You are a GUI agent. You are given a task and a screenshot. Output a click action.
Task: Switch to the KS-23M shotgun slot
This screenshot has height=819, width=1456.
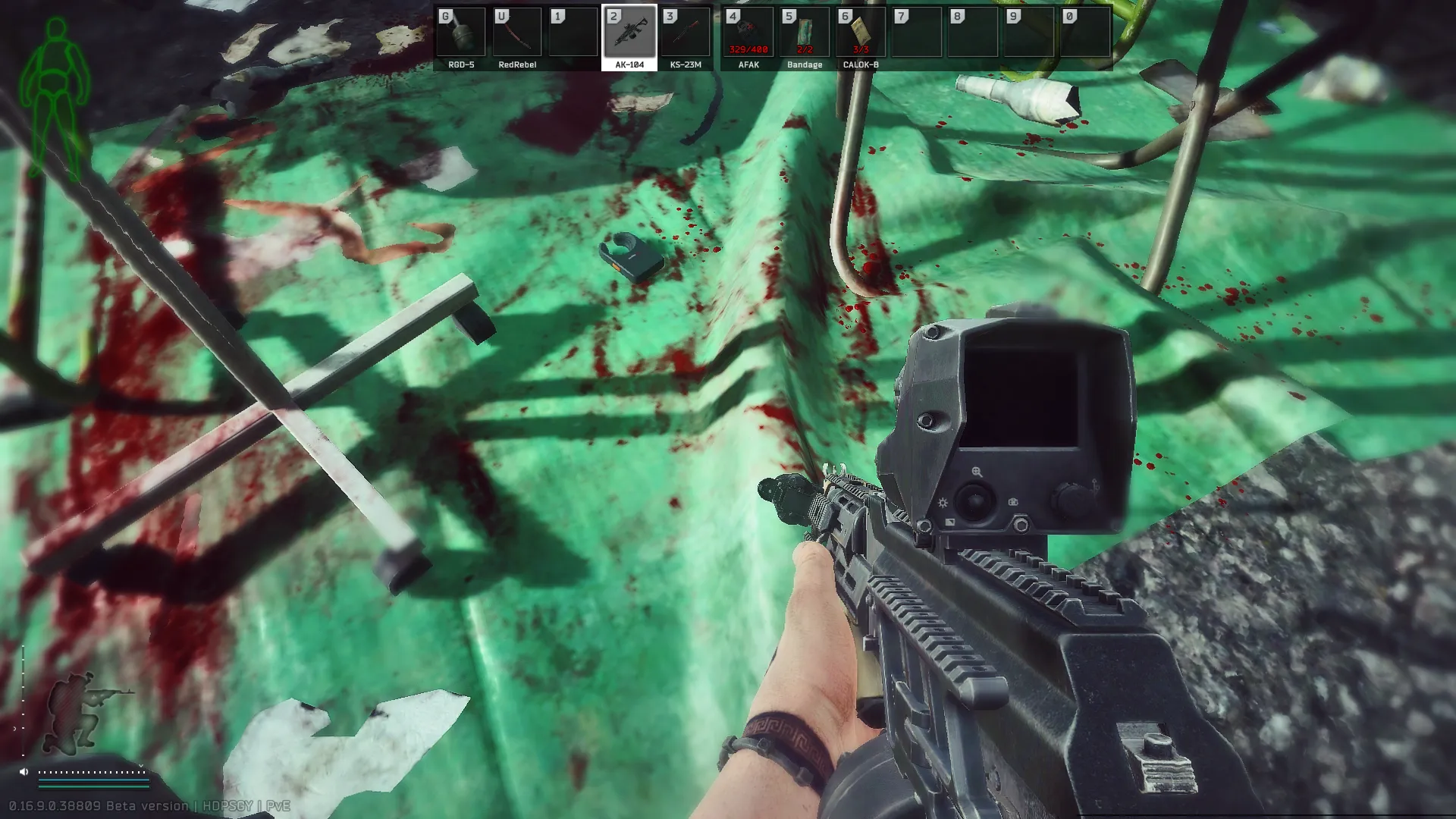[685, 32]
